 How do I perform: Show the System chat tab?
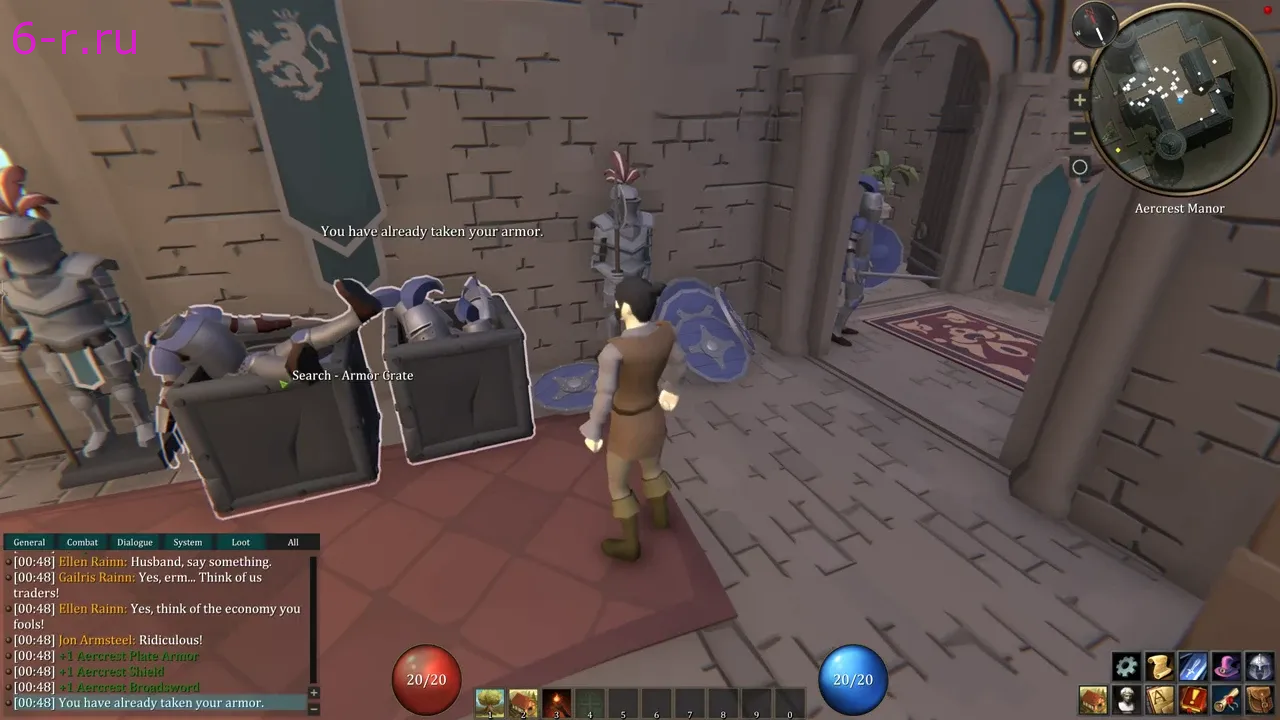click(188, 542)
